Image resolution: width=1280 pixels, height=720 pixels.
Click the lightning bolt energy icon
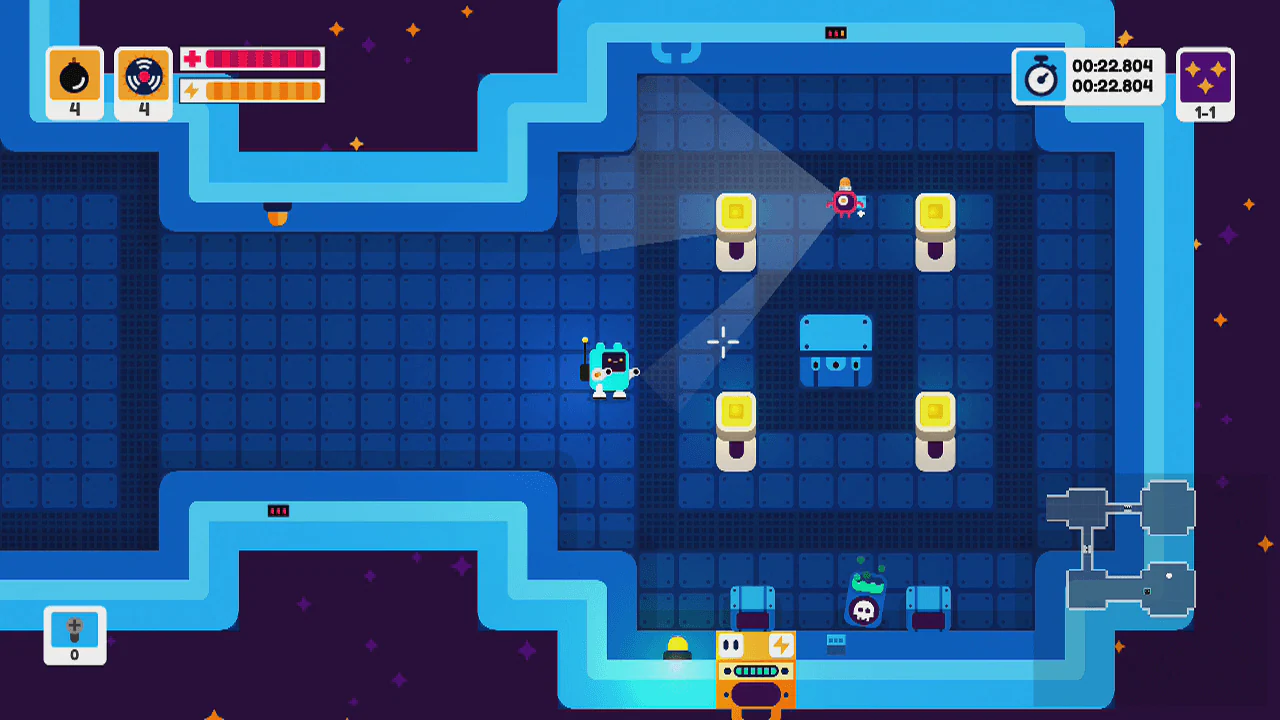coord(189,90)
